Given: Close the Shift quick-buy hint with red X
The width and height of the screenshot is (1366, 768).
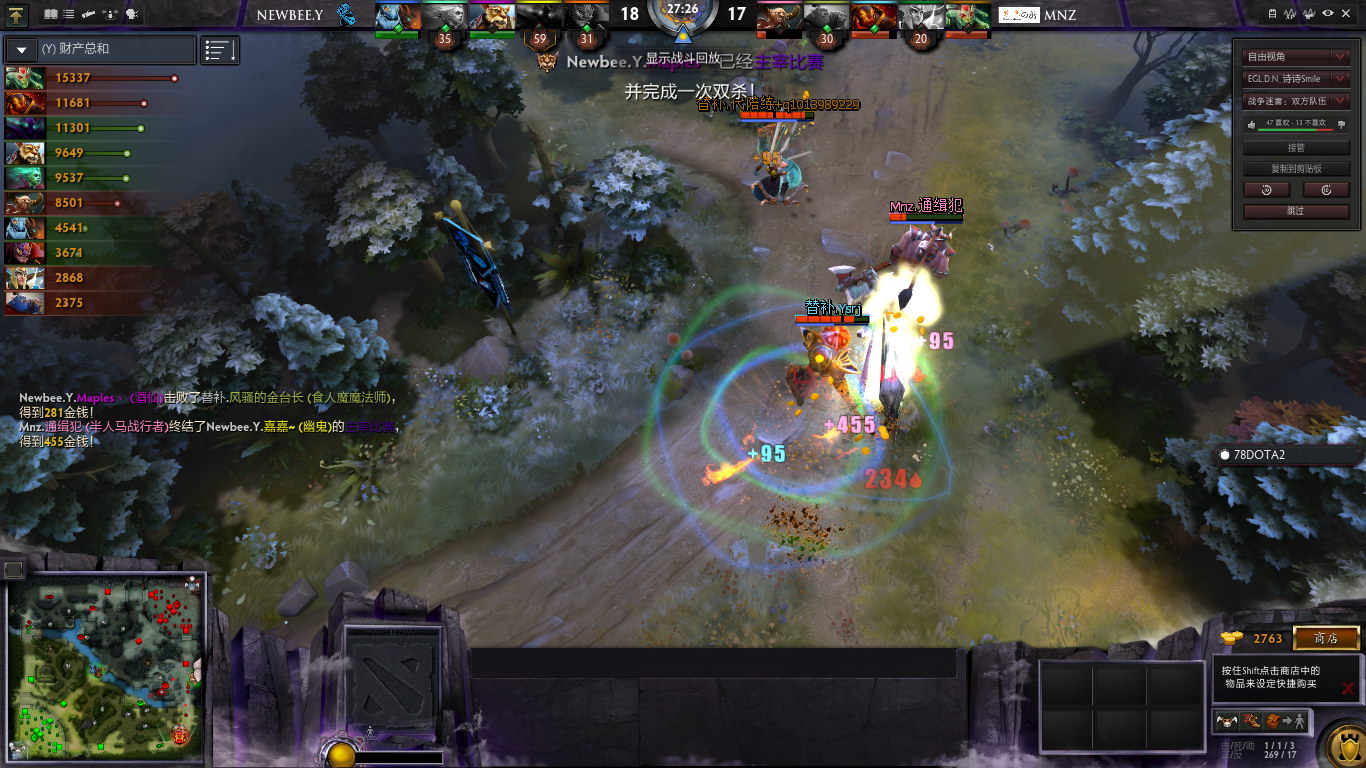Looking at the screenshot, I should click(x=1348, y=688).
